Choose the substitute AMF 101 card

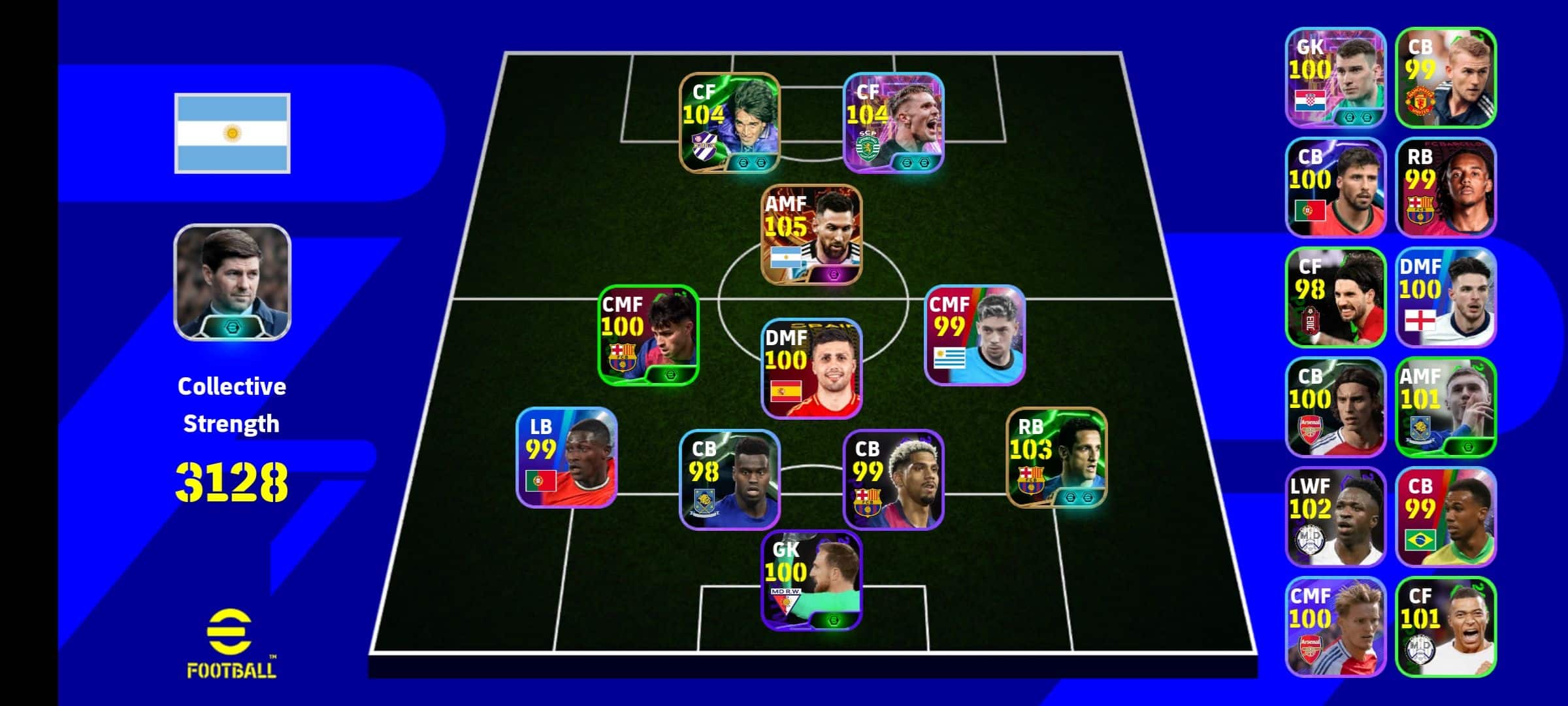coord(1446,407)
